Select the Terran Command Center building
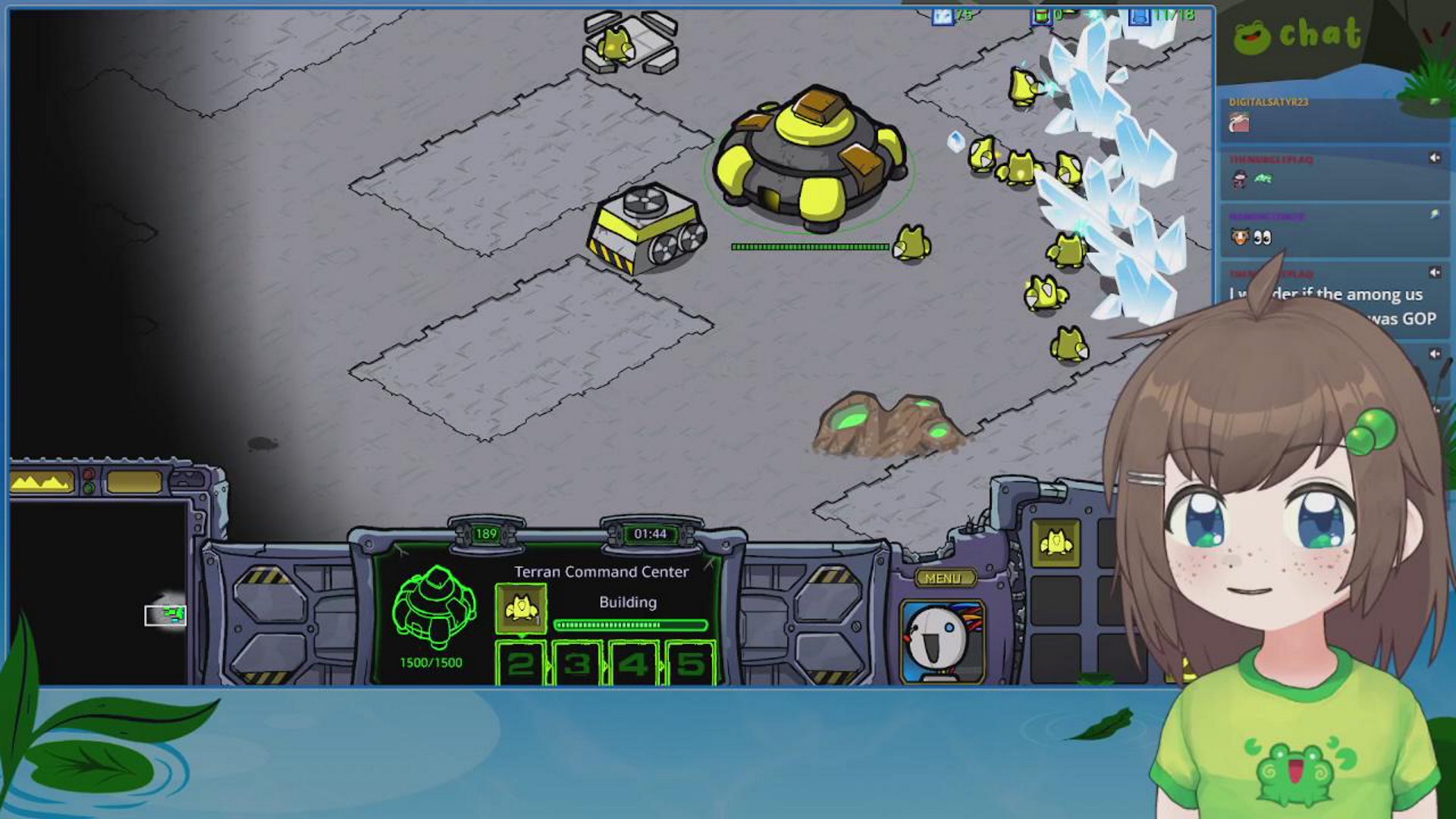The width and height of the screenshot is (1456, 819). pyautogui.click(x=809, y=158)
